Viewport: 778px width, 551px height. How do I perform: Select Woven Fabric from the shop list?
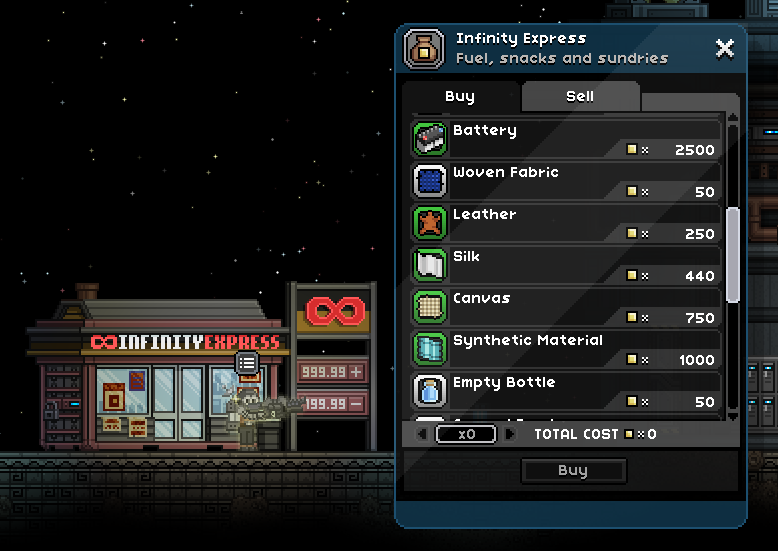(x=566, y=182)
